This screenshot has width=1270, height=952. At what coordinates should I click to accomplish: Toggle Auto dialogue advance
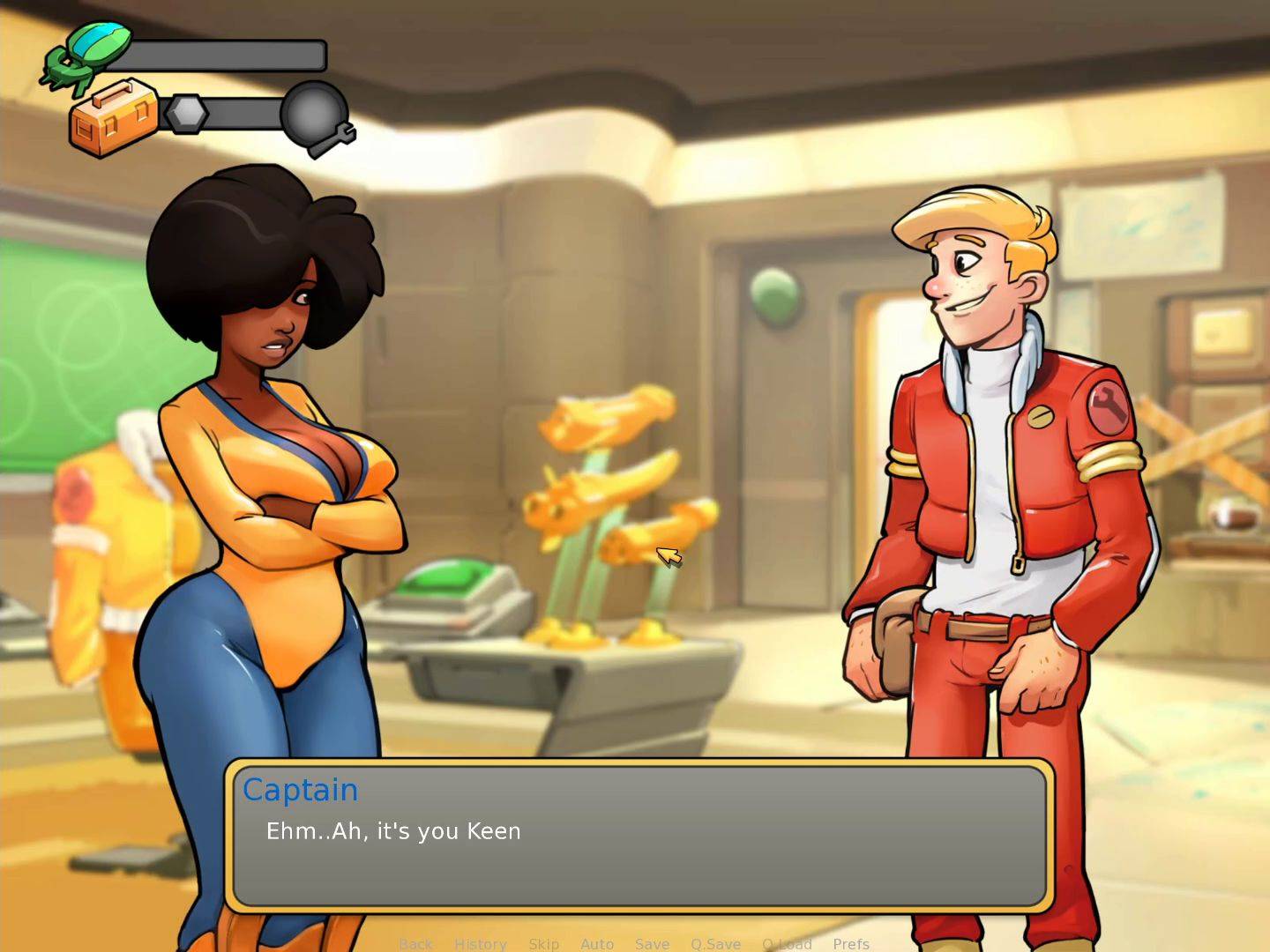coord(597,944)
